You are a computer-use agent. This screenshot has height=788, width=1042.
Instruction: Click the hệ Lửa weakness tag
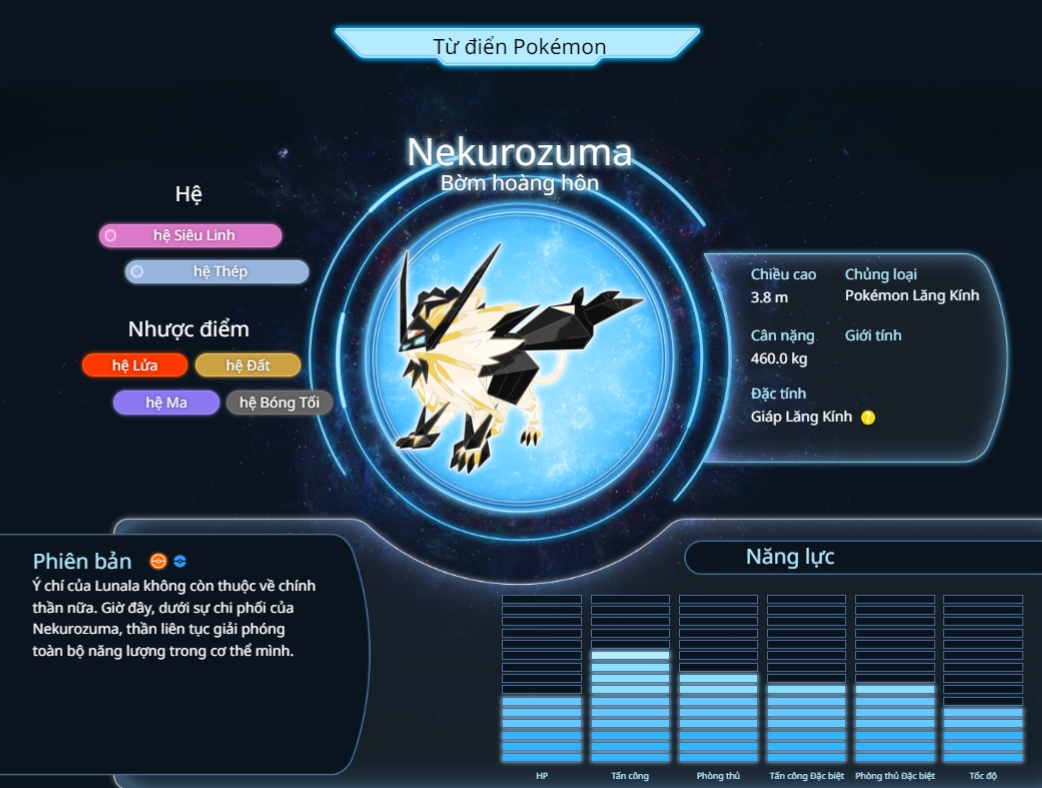[x=134, y=365]
